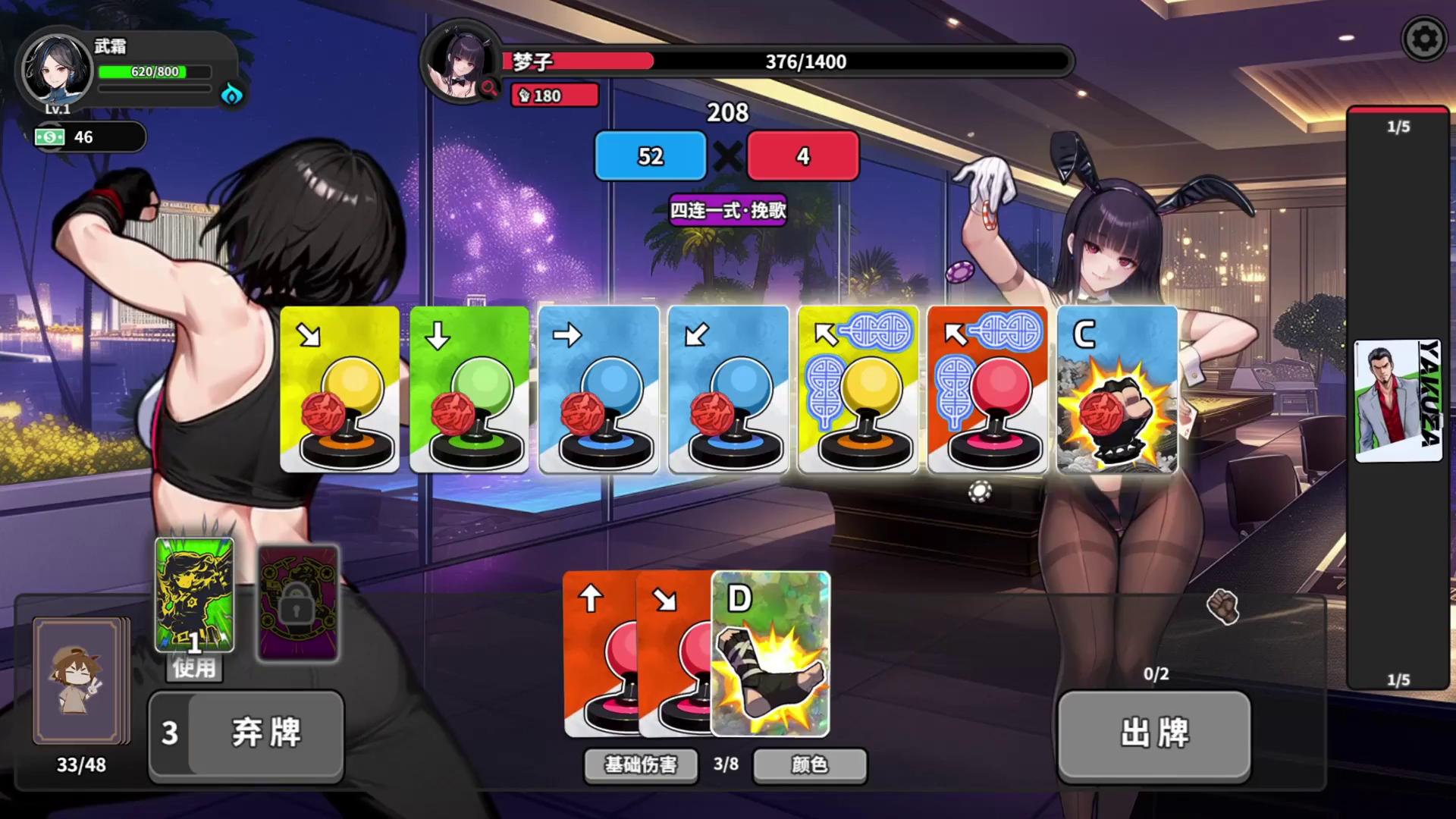Choose the blue down-left arrow joystick card
Screen dimensions: 1456x819
pos(728,389)
